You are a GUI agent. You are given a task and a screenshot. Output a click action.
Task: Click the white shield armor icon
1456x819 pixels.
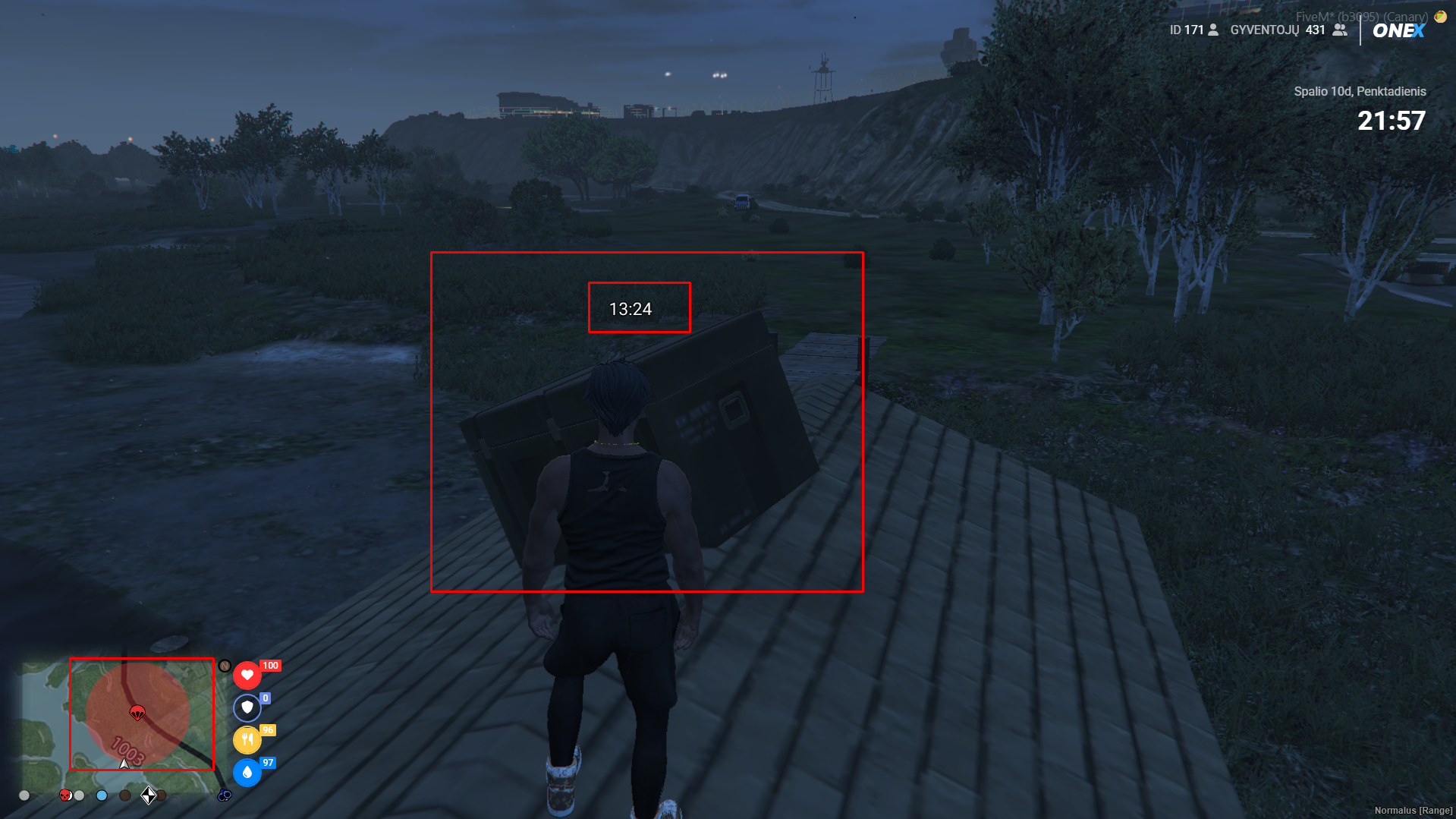point(247,707)
